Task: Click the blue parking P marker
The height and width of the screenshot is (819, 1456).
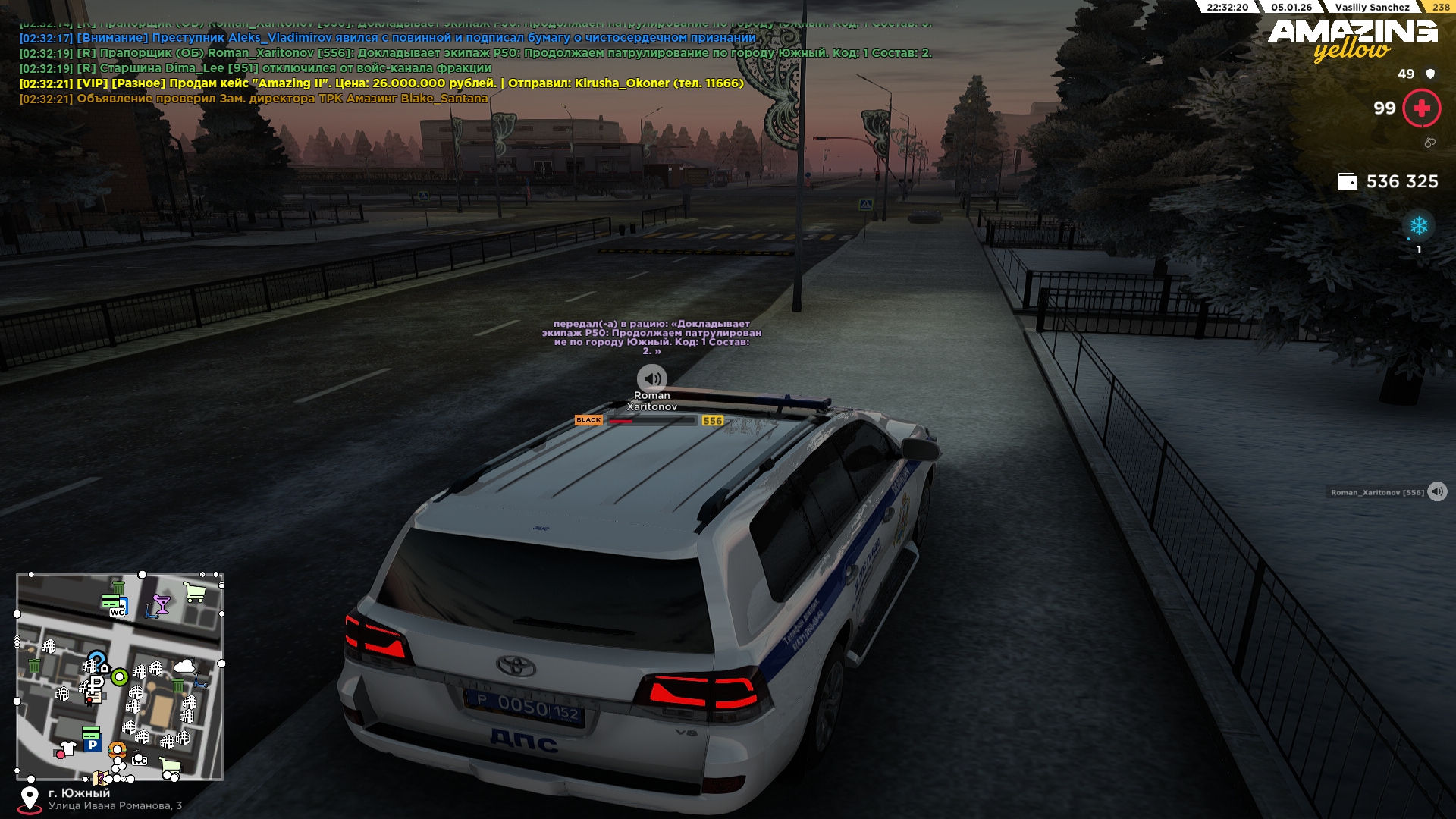Action: pos(92,745)
